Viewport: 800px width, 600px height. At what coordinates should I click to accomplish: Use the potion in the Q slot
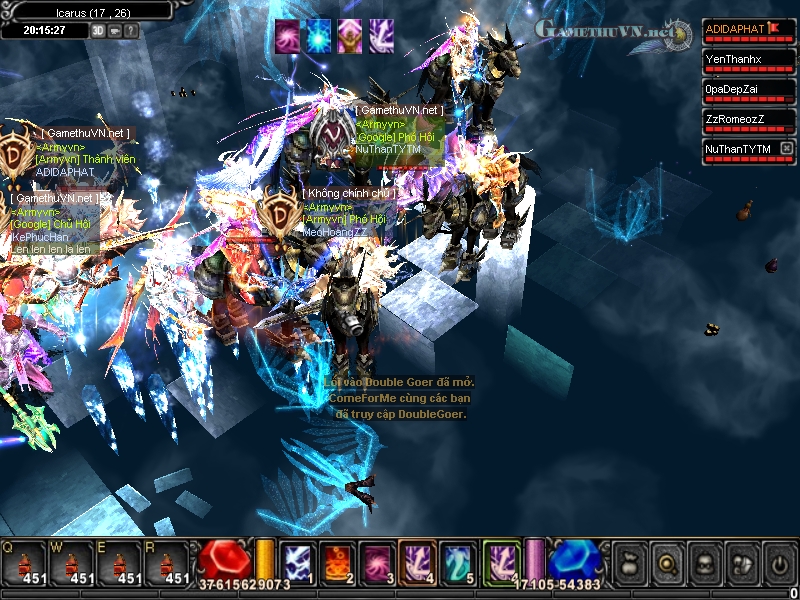tap(23, 564)
